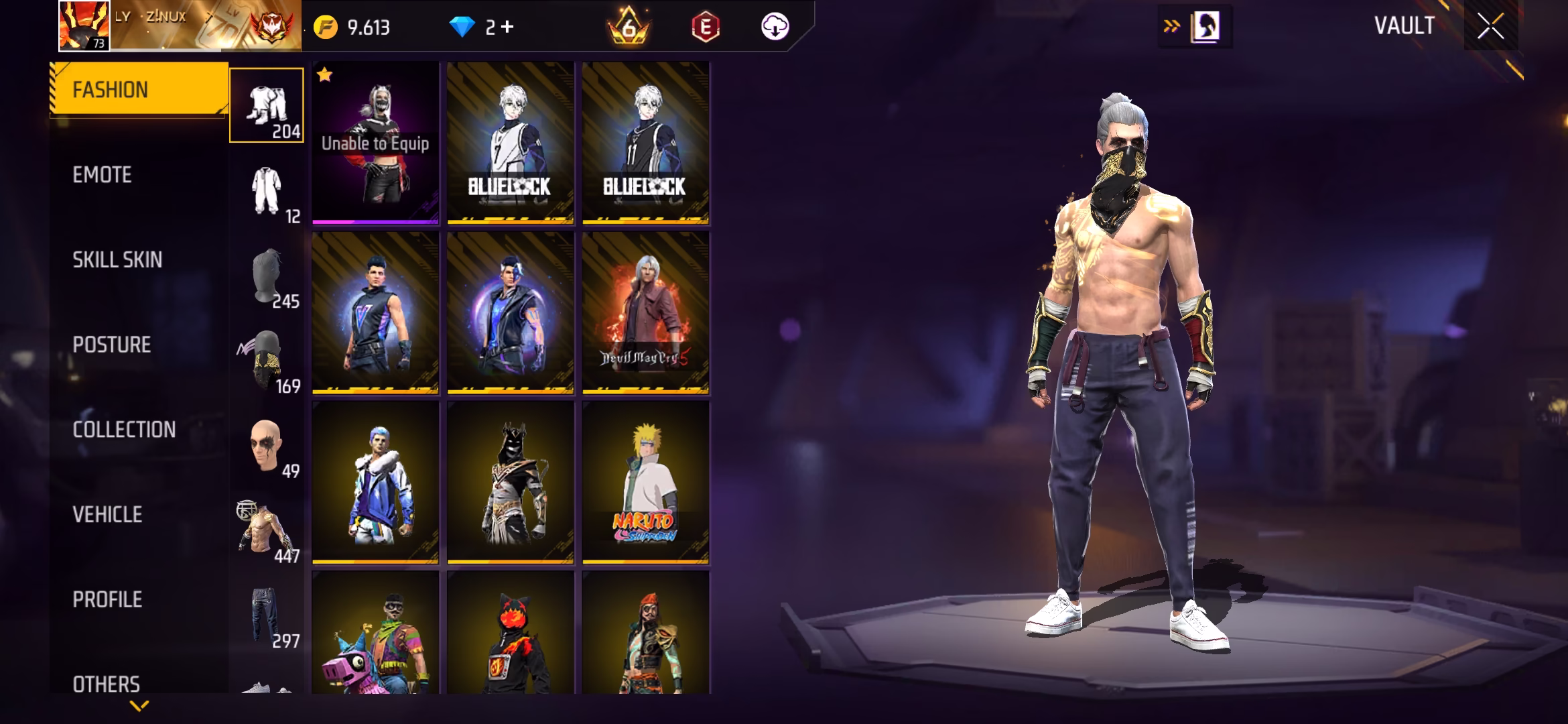The width and height of the screenshot is (1568, 724).
Task: Click the player avatar level 73
Action: pyautogui.click(x=84, y=26)
